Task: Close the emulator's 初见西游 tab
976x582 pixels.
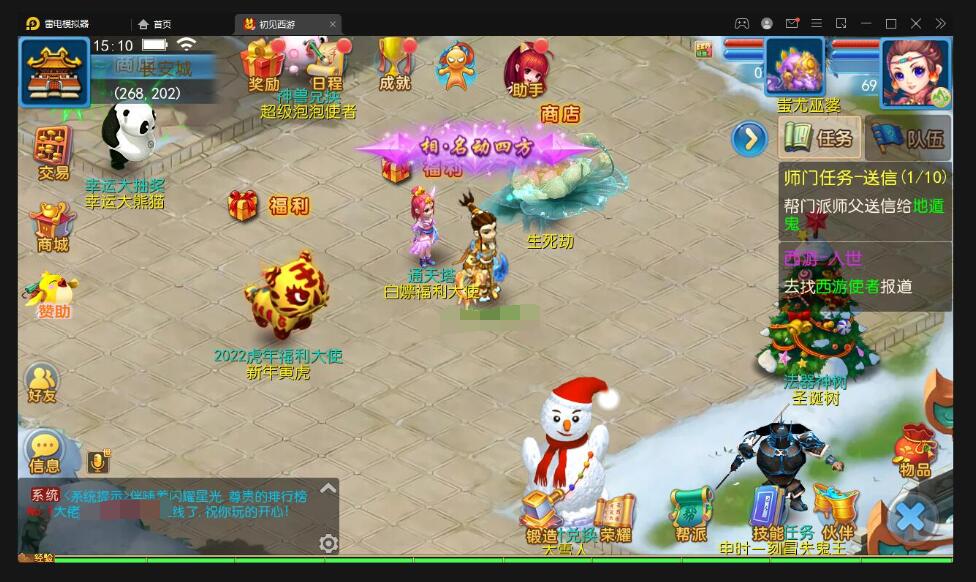Action: click(x=333, y=24)
